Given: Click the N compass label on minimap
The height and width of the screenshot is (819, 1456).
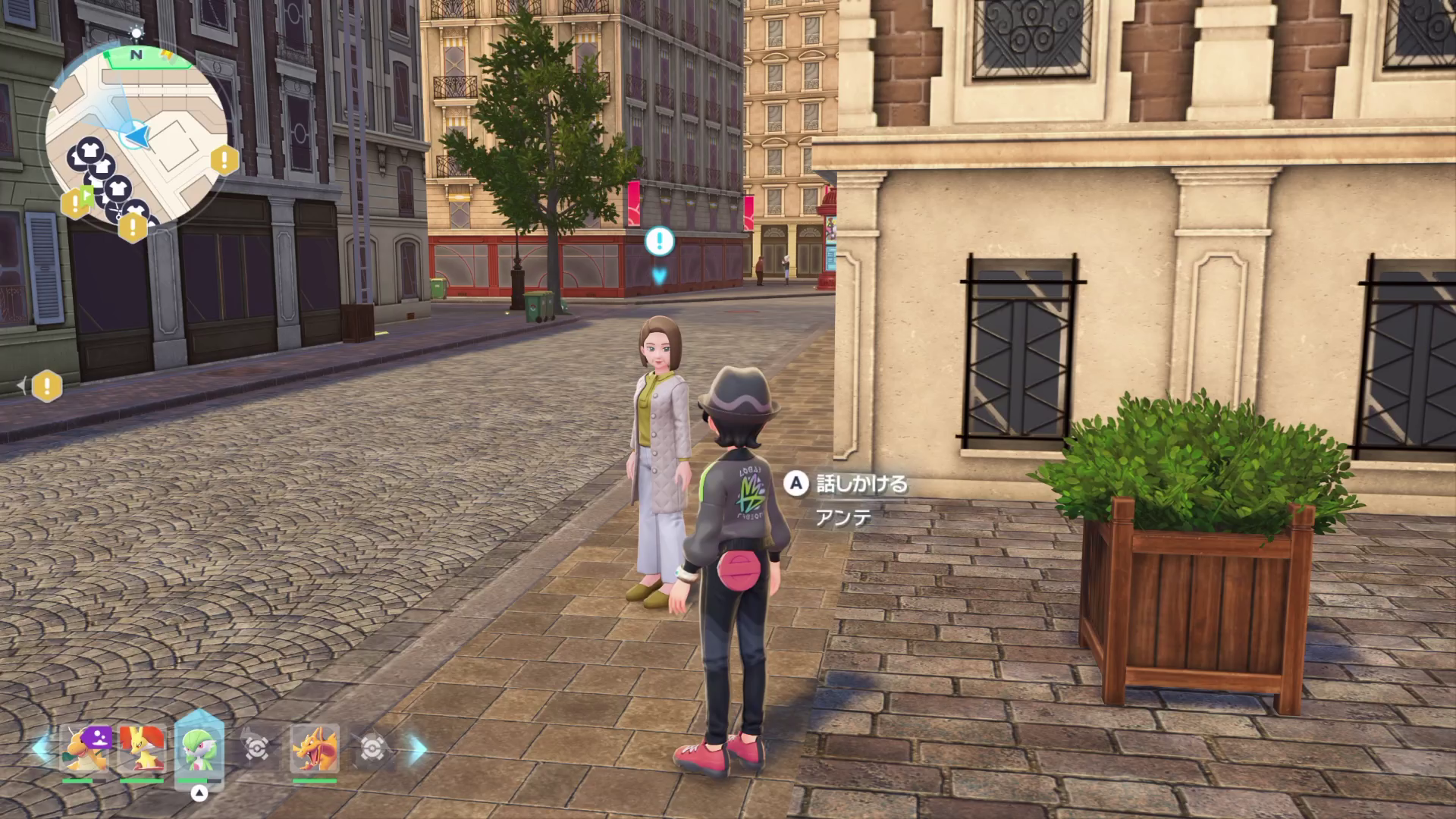Looking at the screenshot, I should (136, 55).
